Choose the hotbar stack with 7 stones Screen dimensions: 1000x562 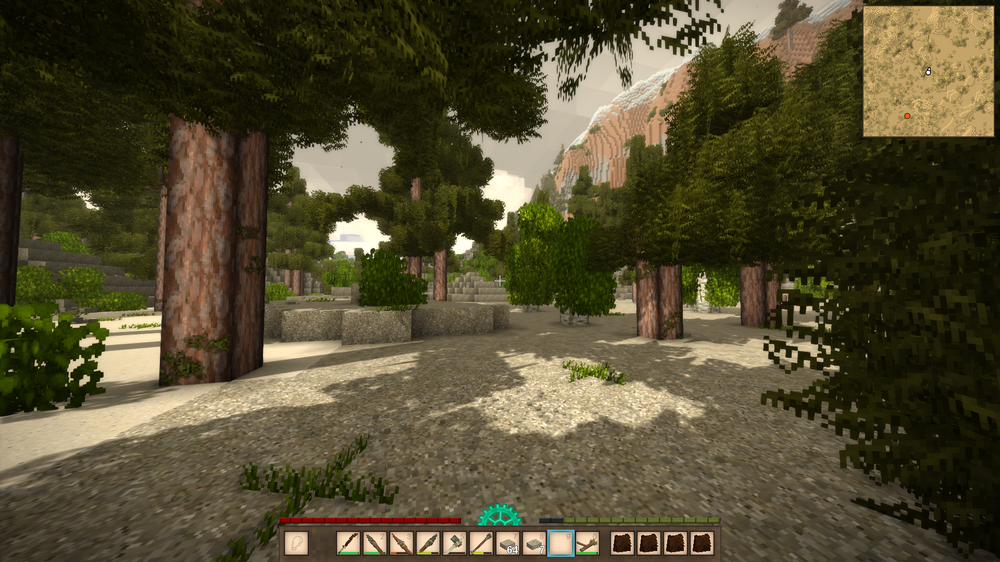pyautogui.click(x=534, y=543)
